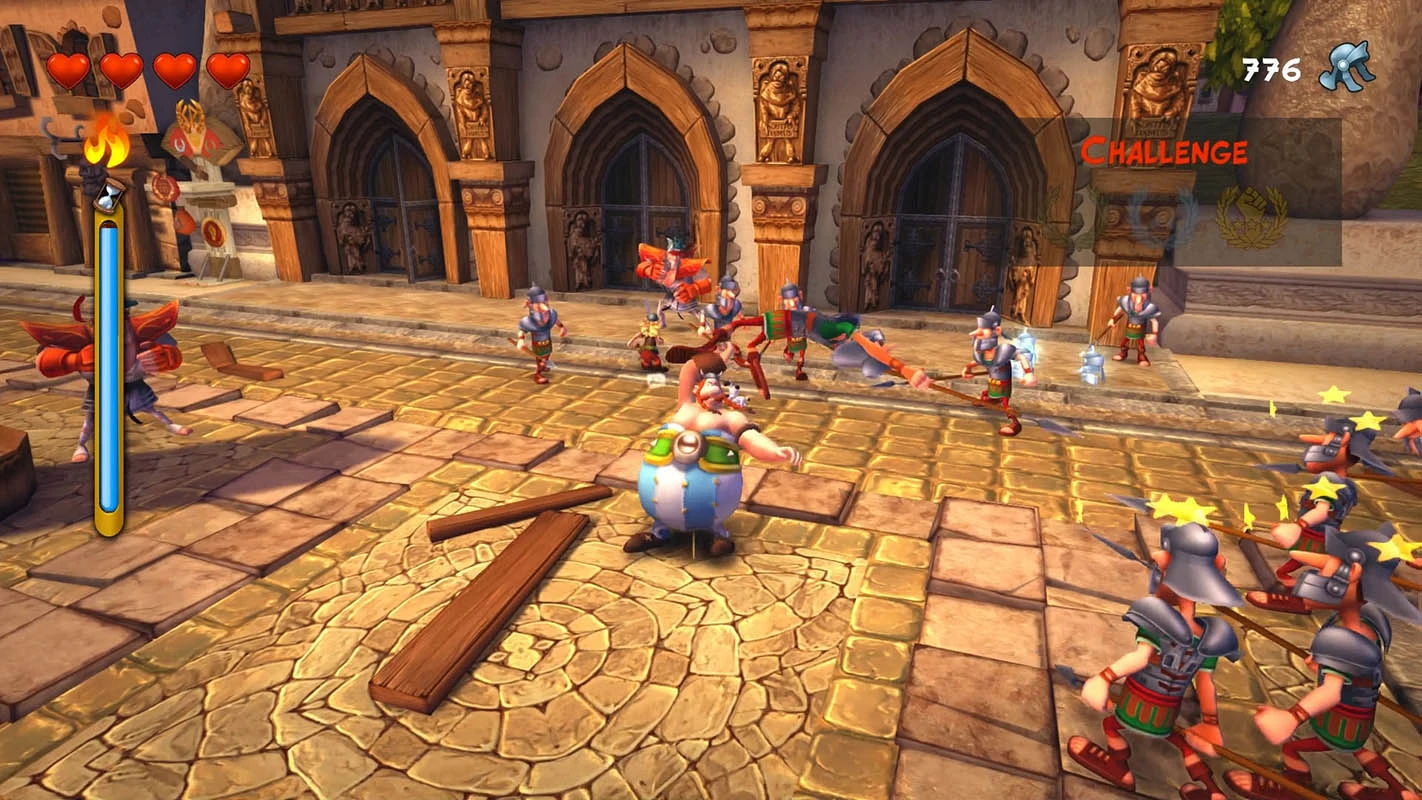Click the golden helmet emblem on the shop sign

coord(190,117)
